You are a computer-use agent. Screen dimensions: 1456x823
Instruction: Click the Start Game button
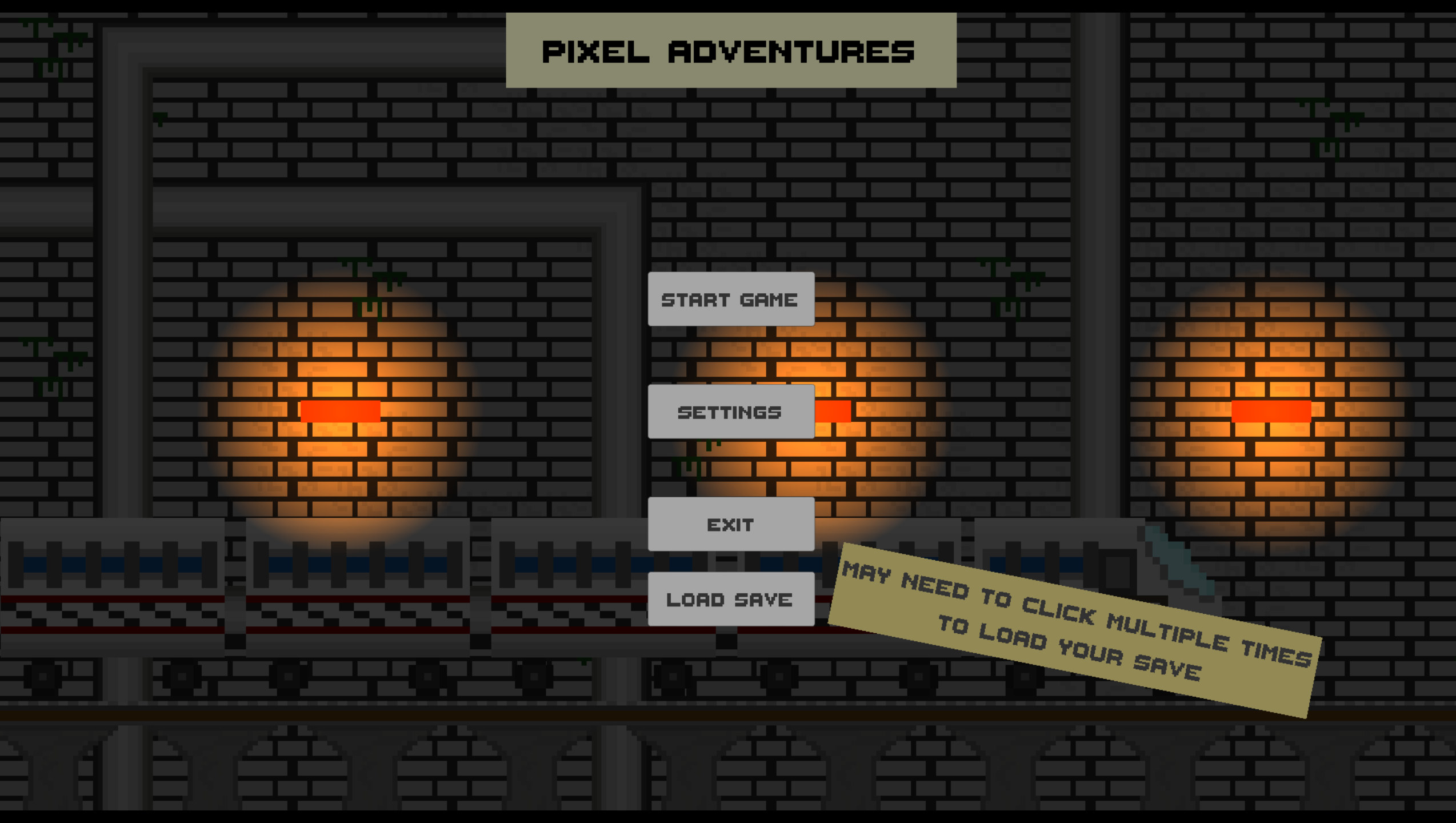point(731,299)
